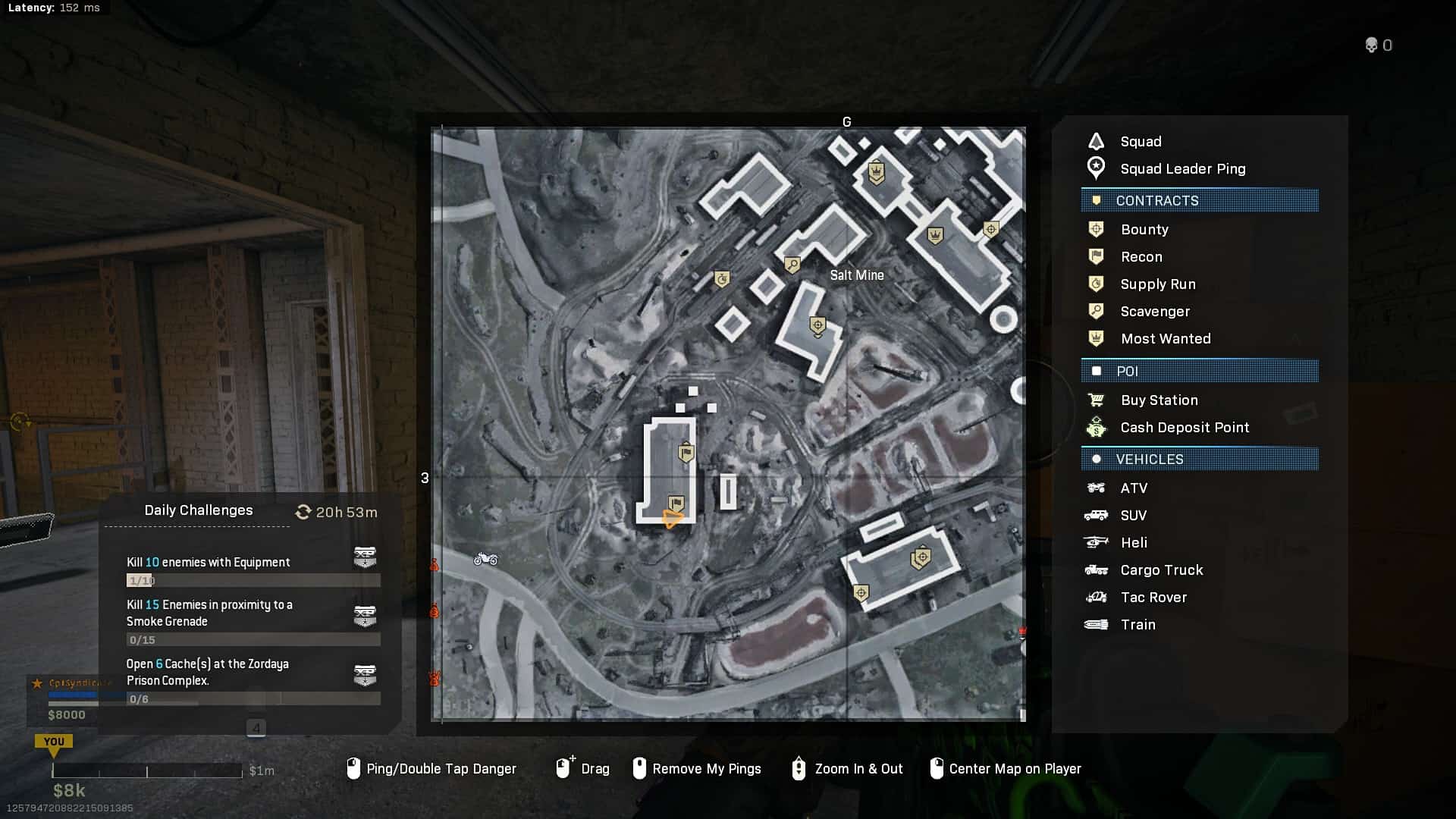Viewport: 1456px width, 819px height.
Task: Click the Cargo Truck legend entry
Action: pyautogui.click(x=1161, y=570)
